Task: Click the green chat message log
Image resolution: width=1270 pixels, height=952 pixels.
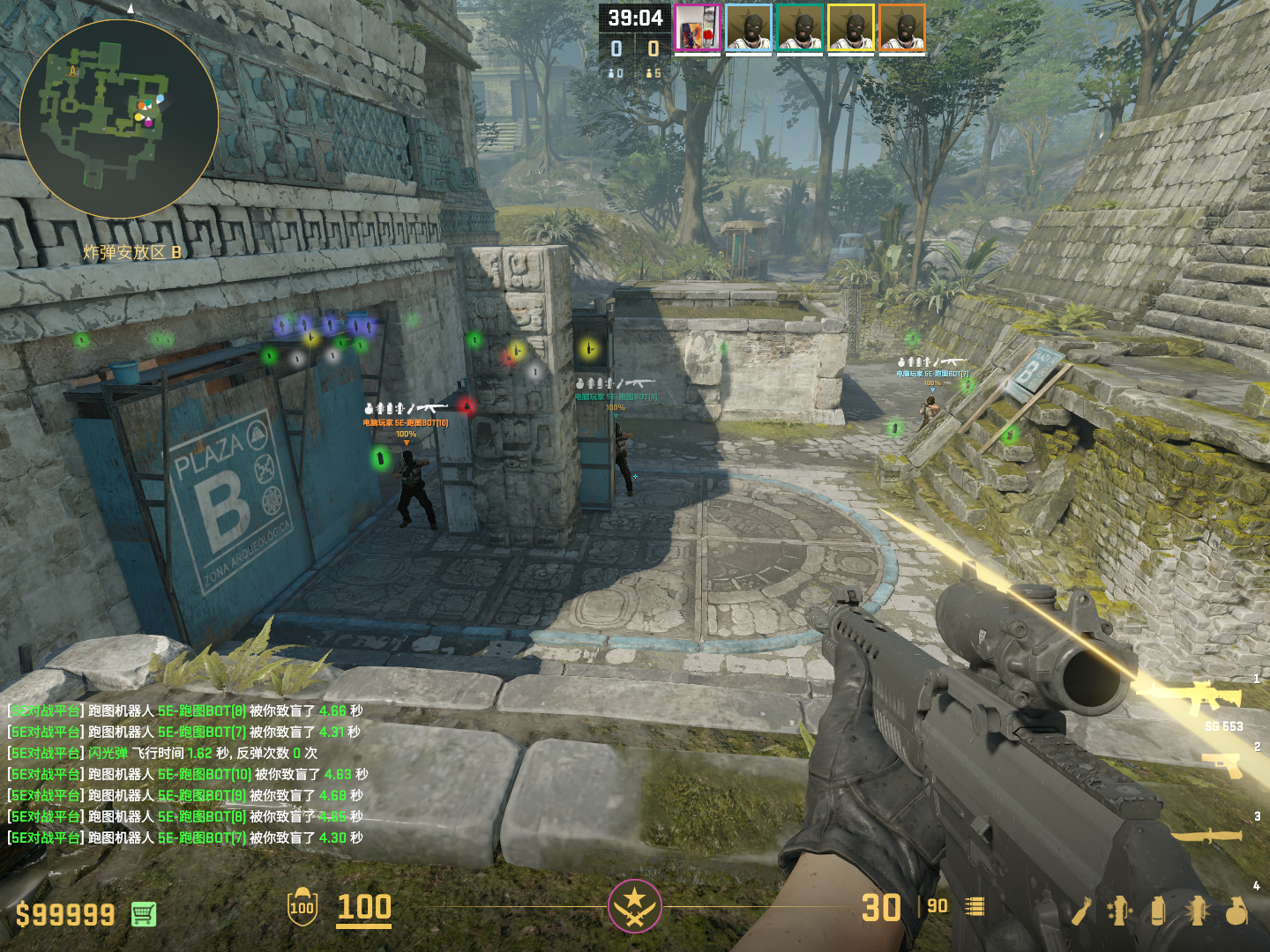Action: (186, 774)
